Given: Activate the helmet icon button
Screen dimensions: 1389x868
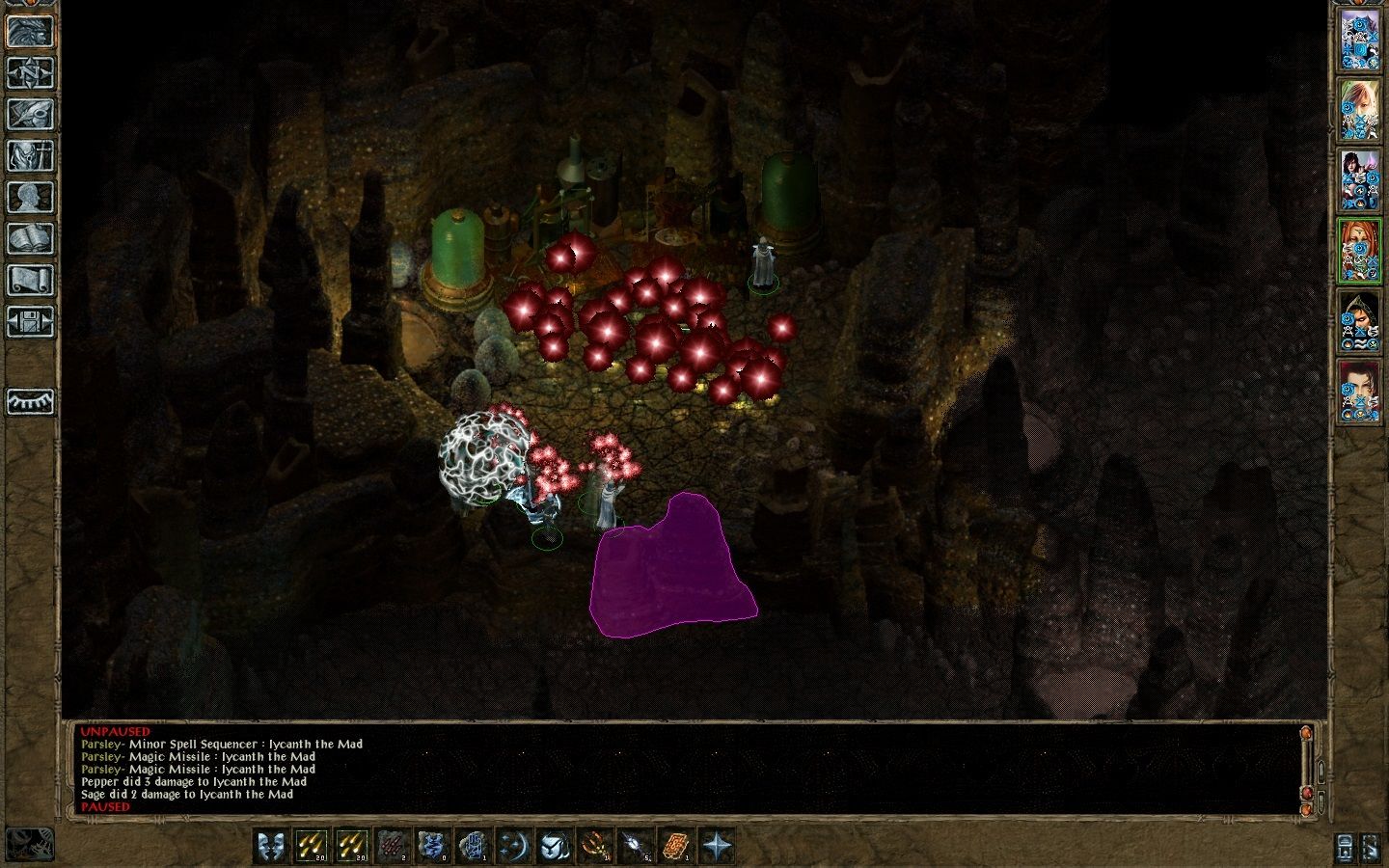Looking at the screenshot, I should tap(555, 846).
